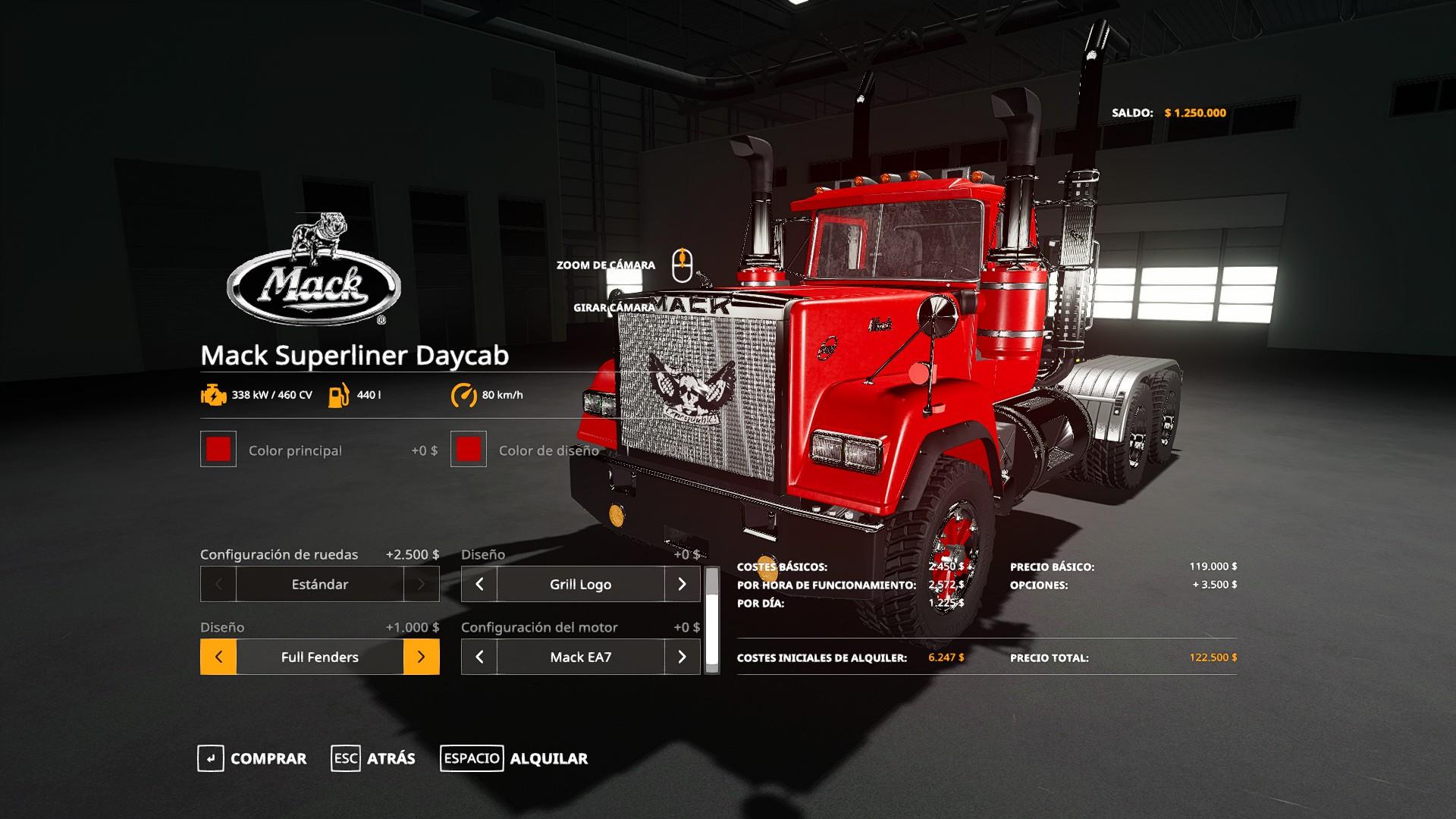
Task: Choose the Color principal red swatch
Action: [x=218, y=450]
